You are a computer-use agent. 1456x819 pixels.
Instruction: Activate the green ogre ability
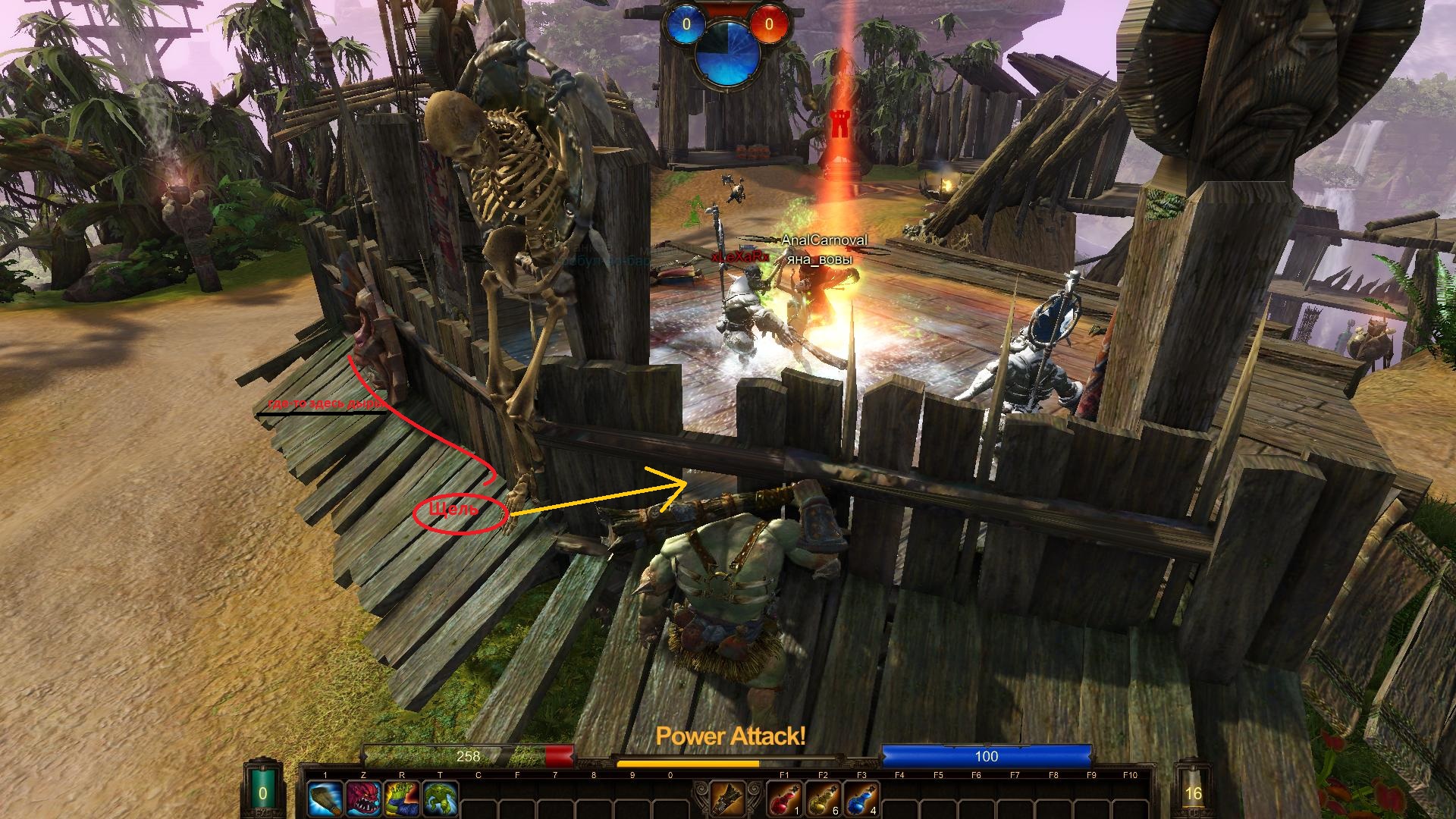pyautogui.click(x=441, y=799)
